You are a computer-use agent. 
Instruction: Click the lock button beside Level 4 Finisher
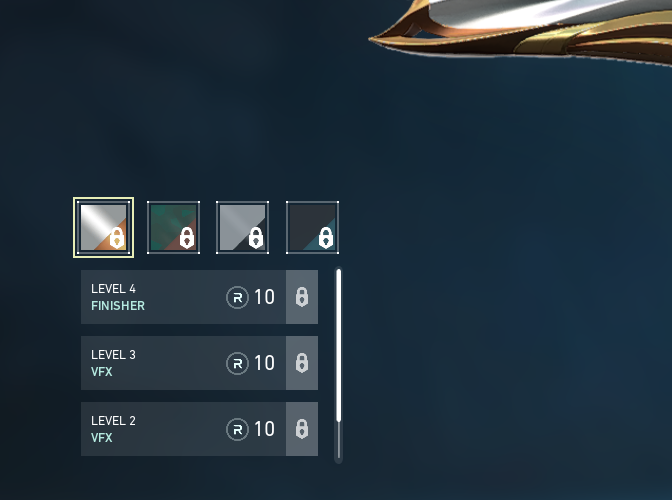[x=302, y=297]
